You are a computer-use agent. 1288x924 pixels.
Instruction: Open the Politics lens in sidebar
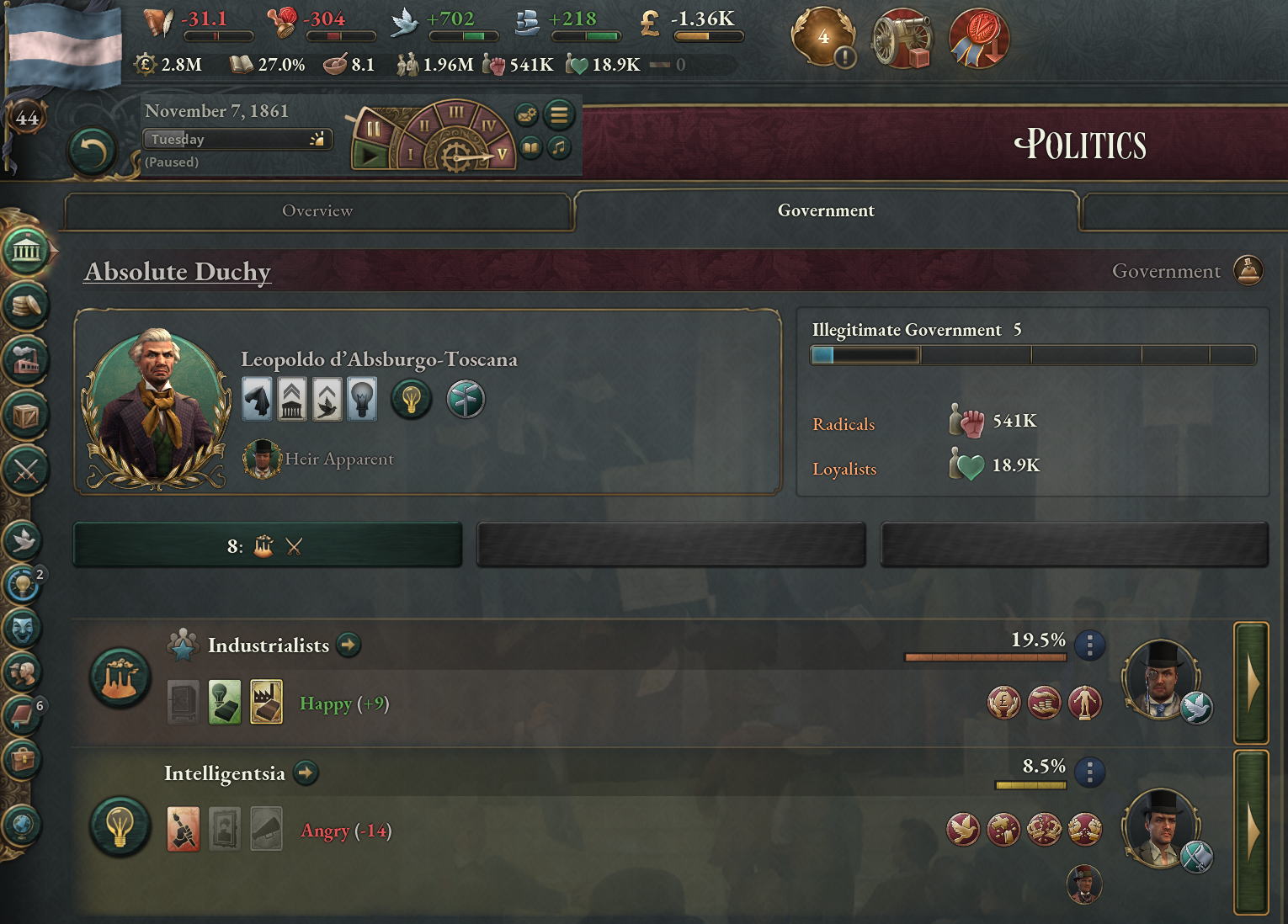point(25,250)
